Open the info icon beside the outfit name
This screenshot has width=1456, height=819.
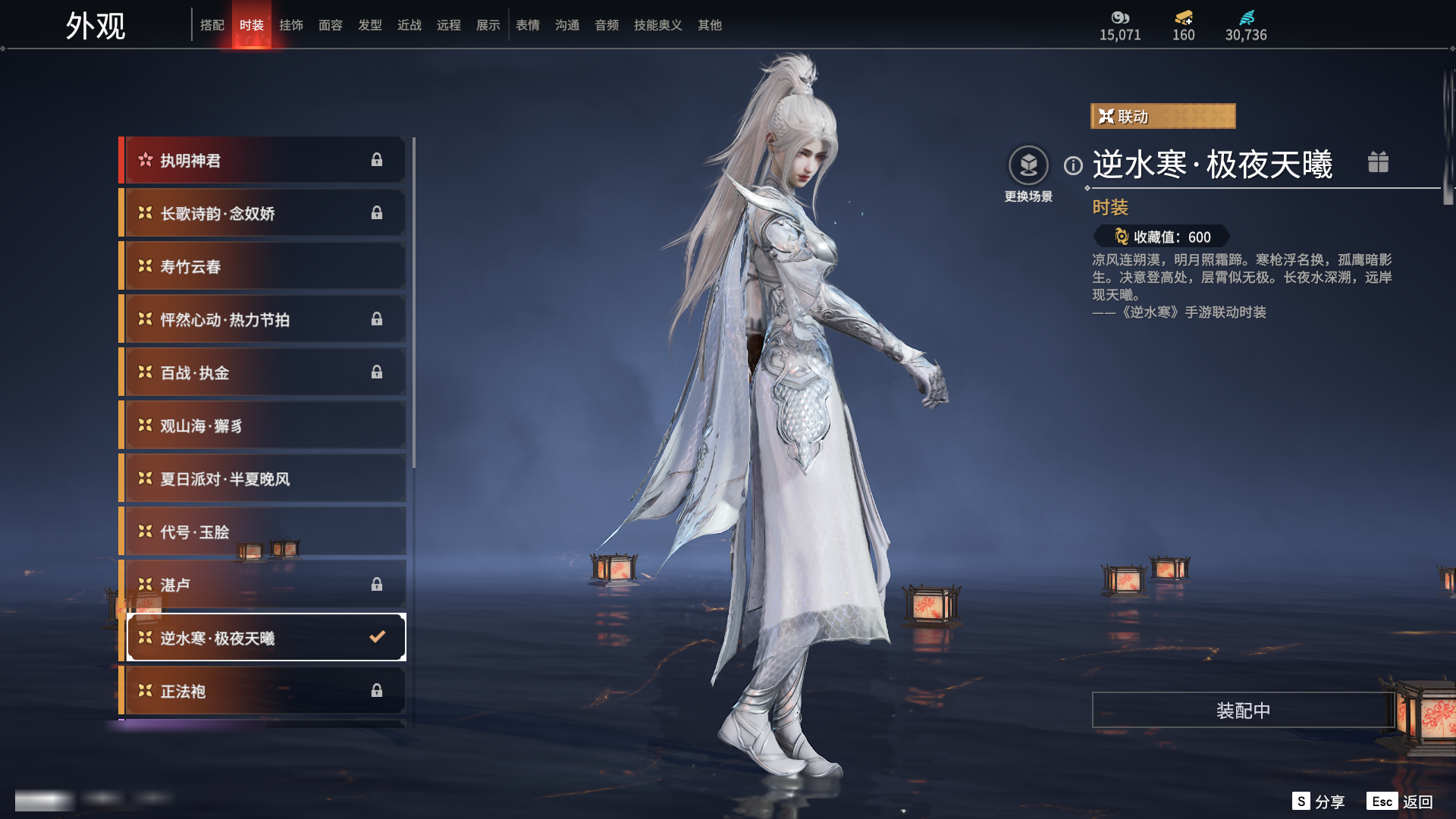pos(1073,165)
